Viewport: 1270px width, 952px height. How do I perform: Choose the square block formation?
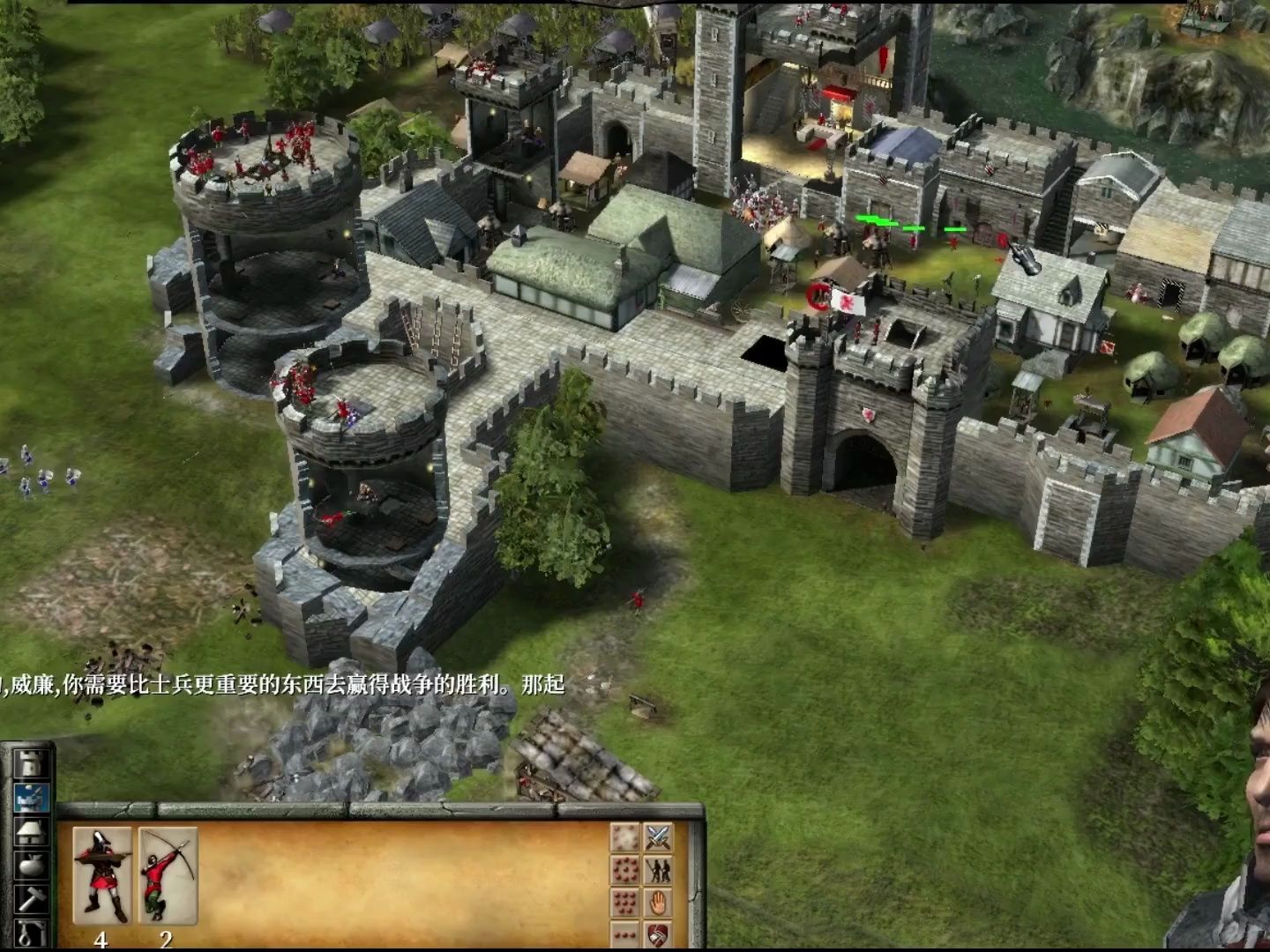tap(625, 903)
